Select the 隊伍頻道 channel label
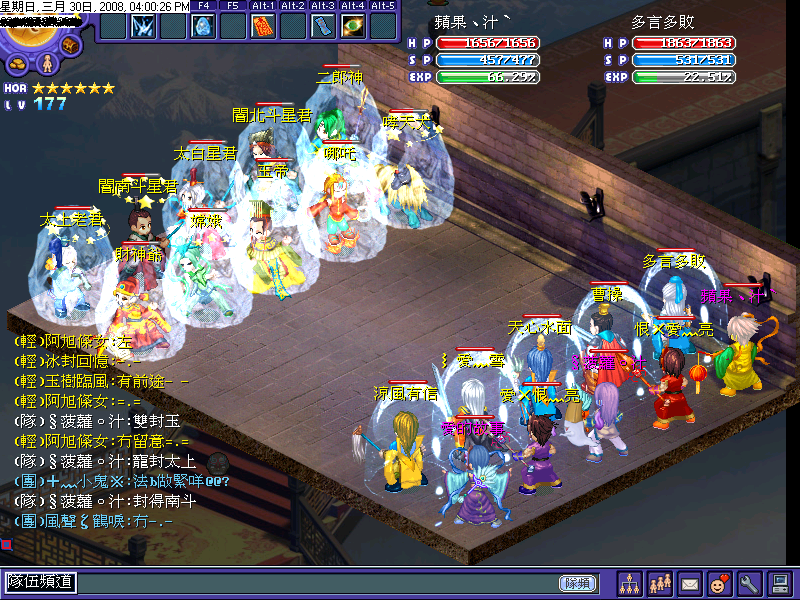Screen dimensions: 800x600 pos(41,582)
